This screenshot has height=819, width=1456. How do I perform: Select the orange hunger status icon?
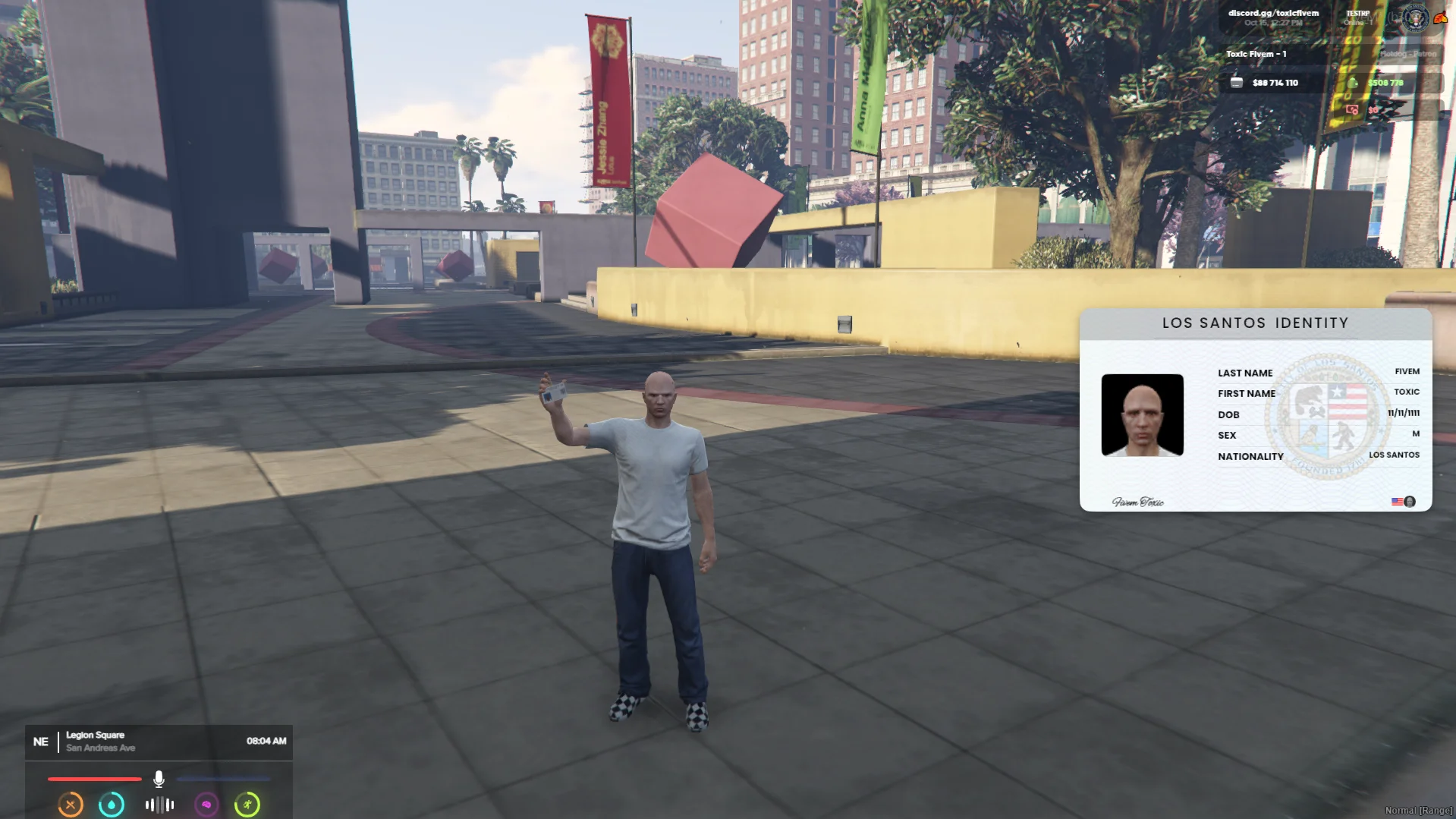pos(71,805)
